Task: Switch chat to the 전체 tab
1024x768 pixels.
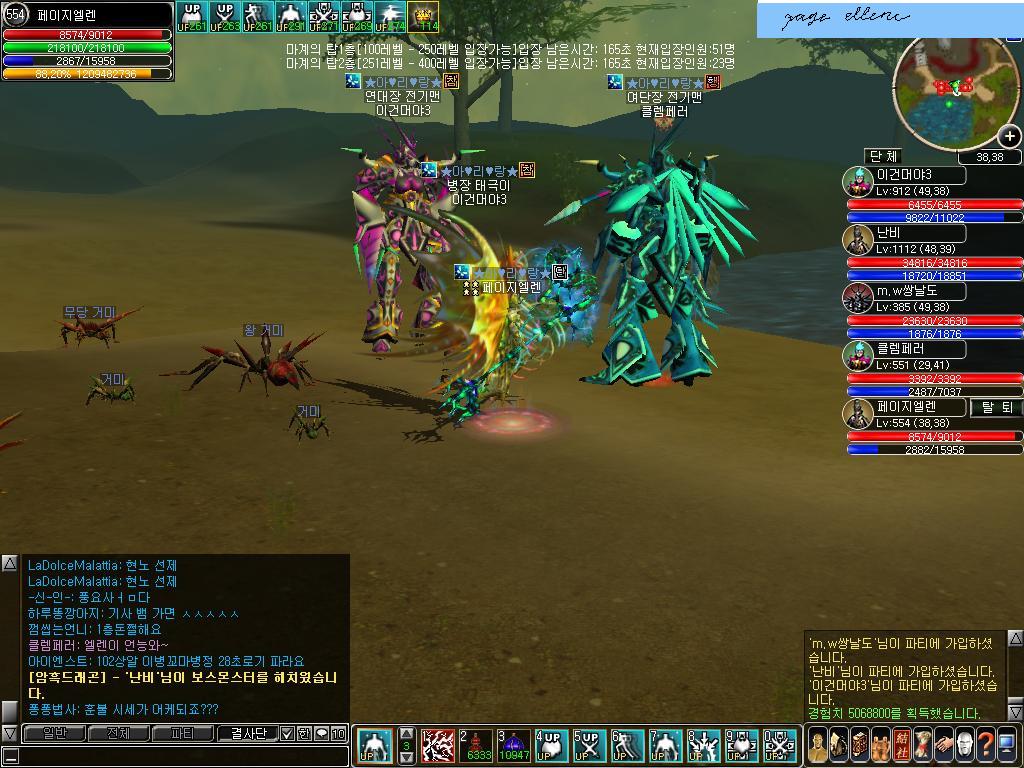Action: tap(117, 733)
